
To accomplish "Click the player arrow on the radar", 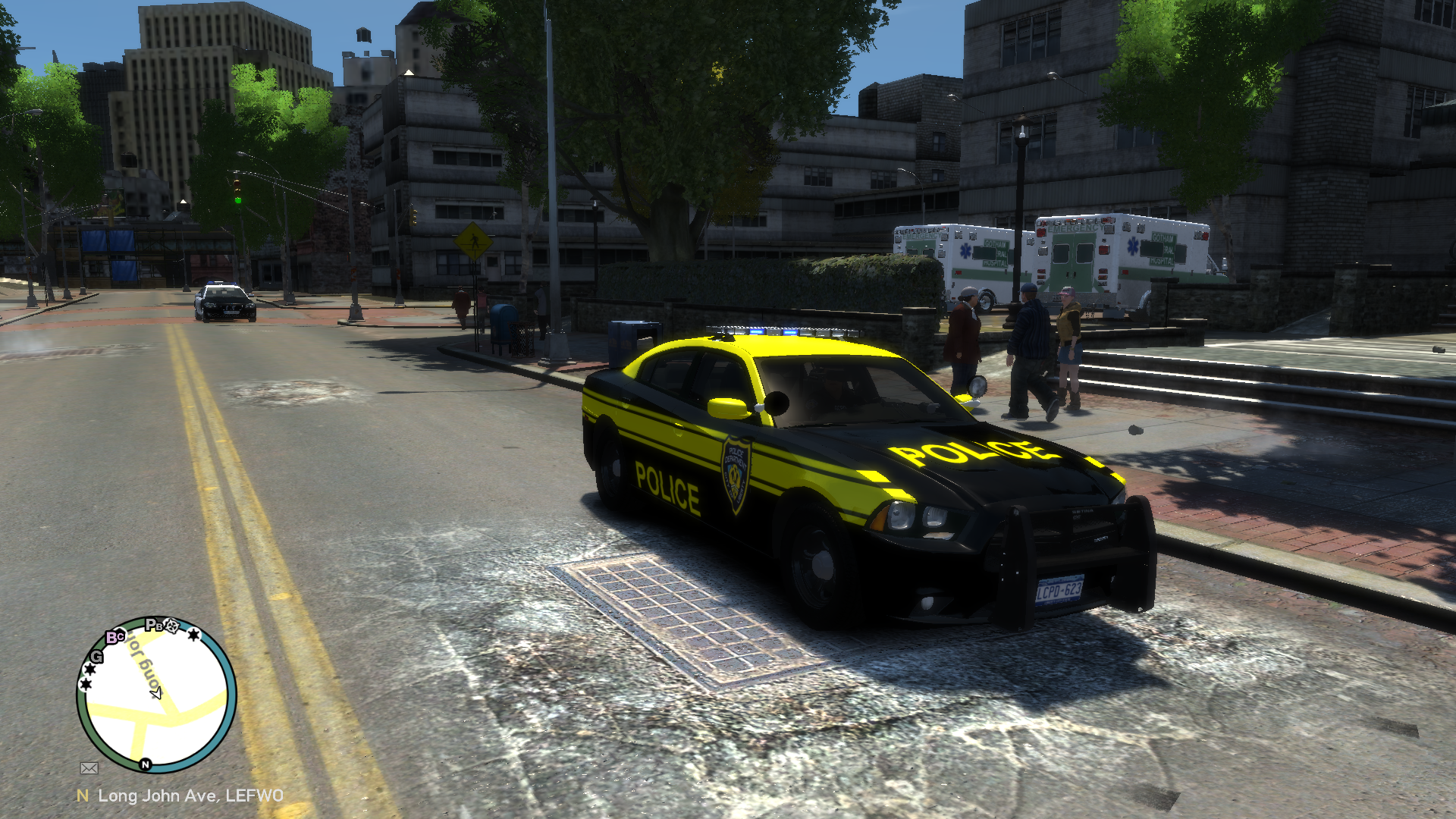I will click(x=156, y=692).
